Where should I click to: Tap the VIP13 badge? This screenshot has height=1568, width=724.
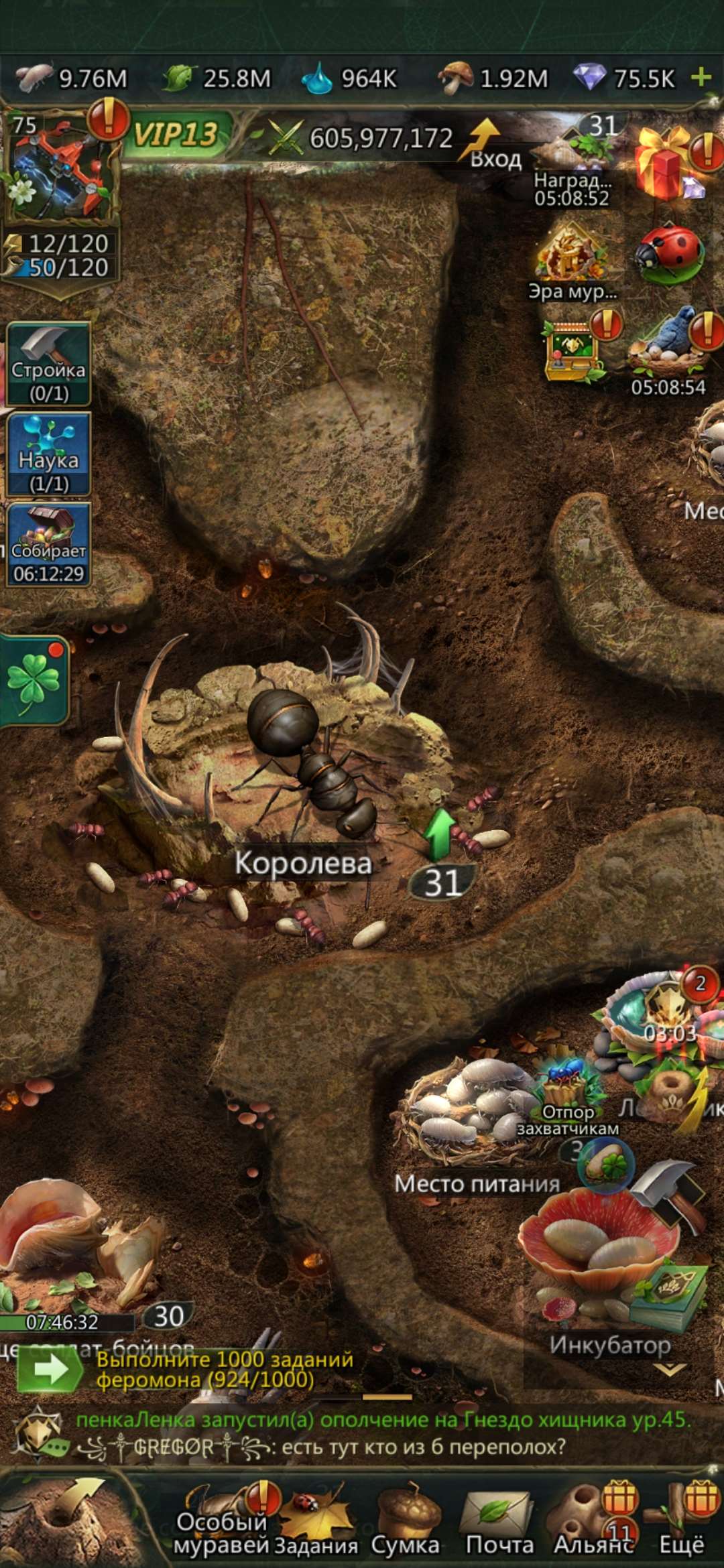coord(176,135)
